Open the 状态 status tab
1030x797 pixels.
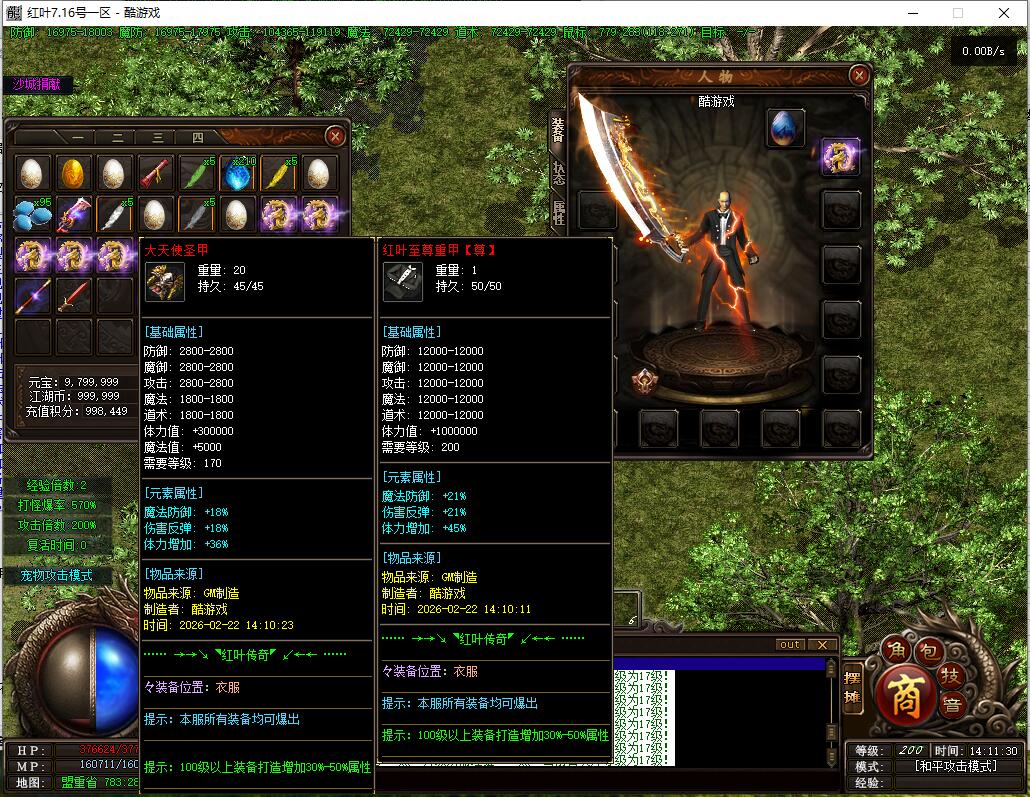(558, 175)
